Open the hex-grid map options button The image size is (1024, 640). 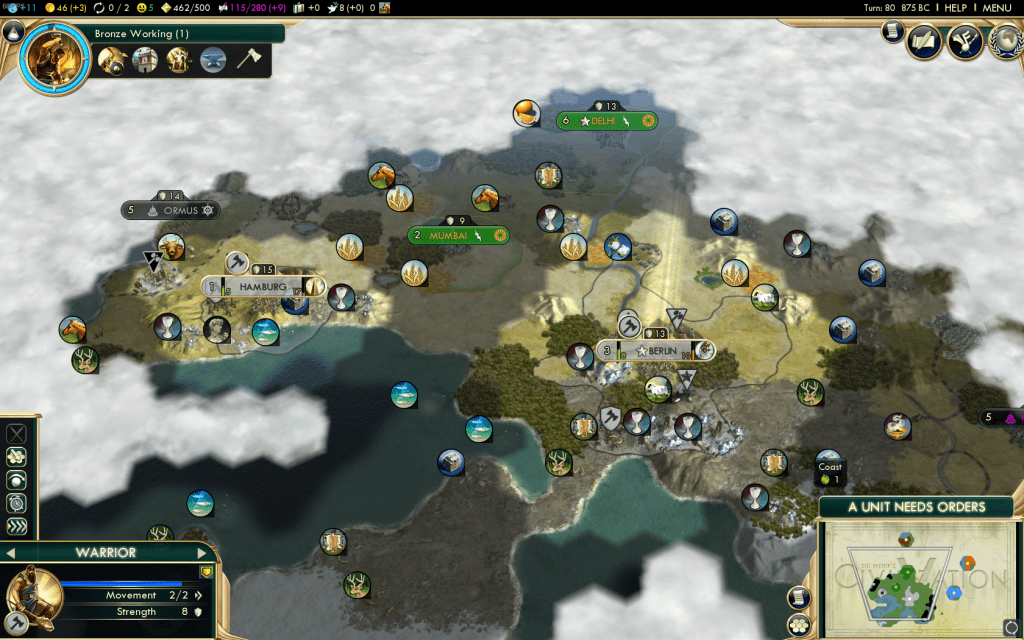click(799, 626)
